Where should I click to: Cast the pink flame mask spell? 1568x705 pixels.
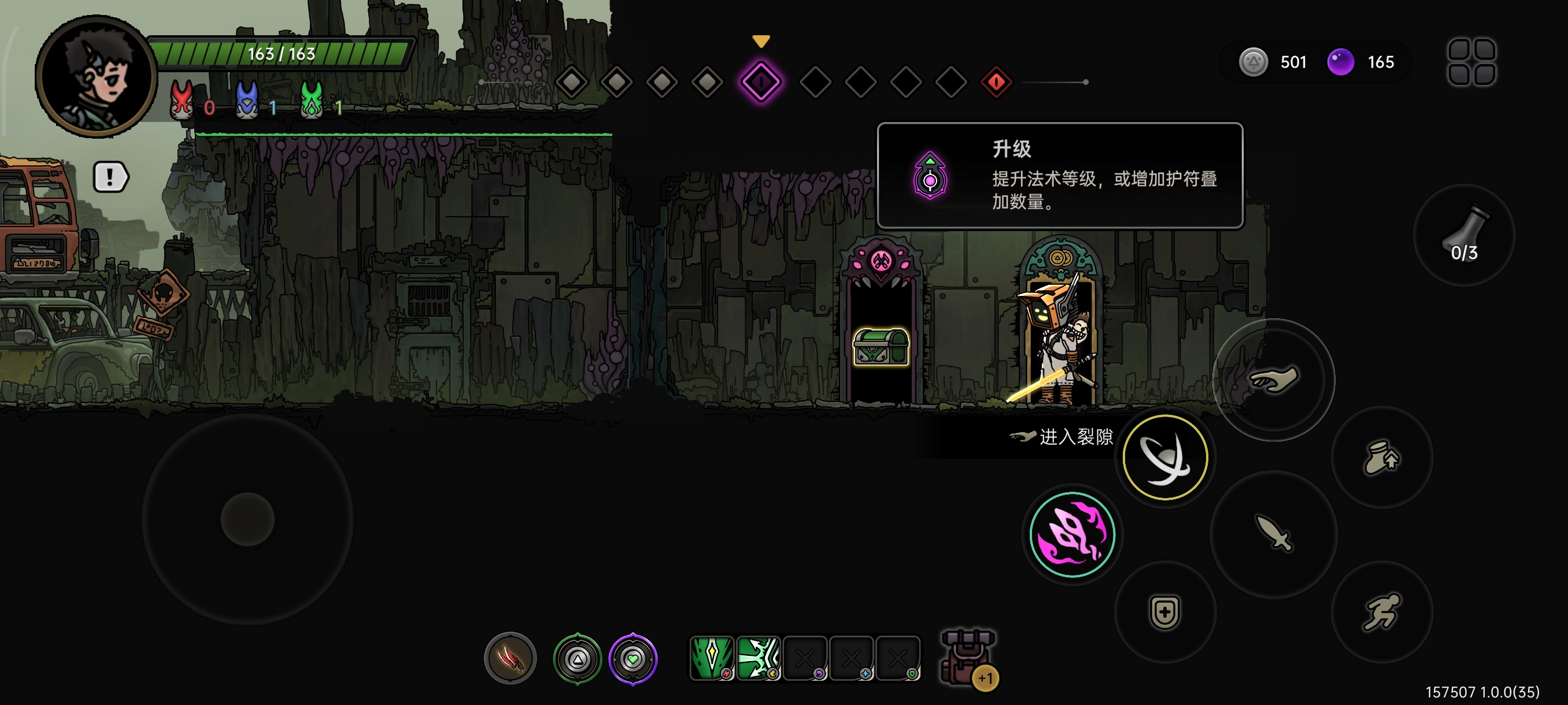1073,535
